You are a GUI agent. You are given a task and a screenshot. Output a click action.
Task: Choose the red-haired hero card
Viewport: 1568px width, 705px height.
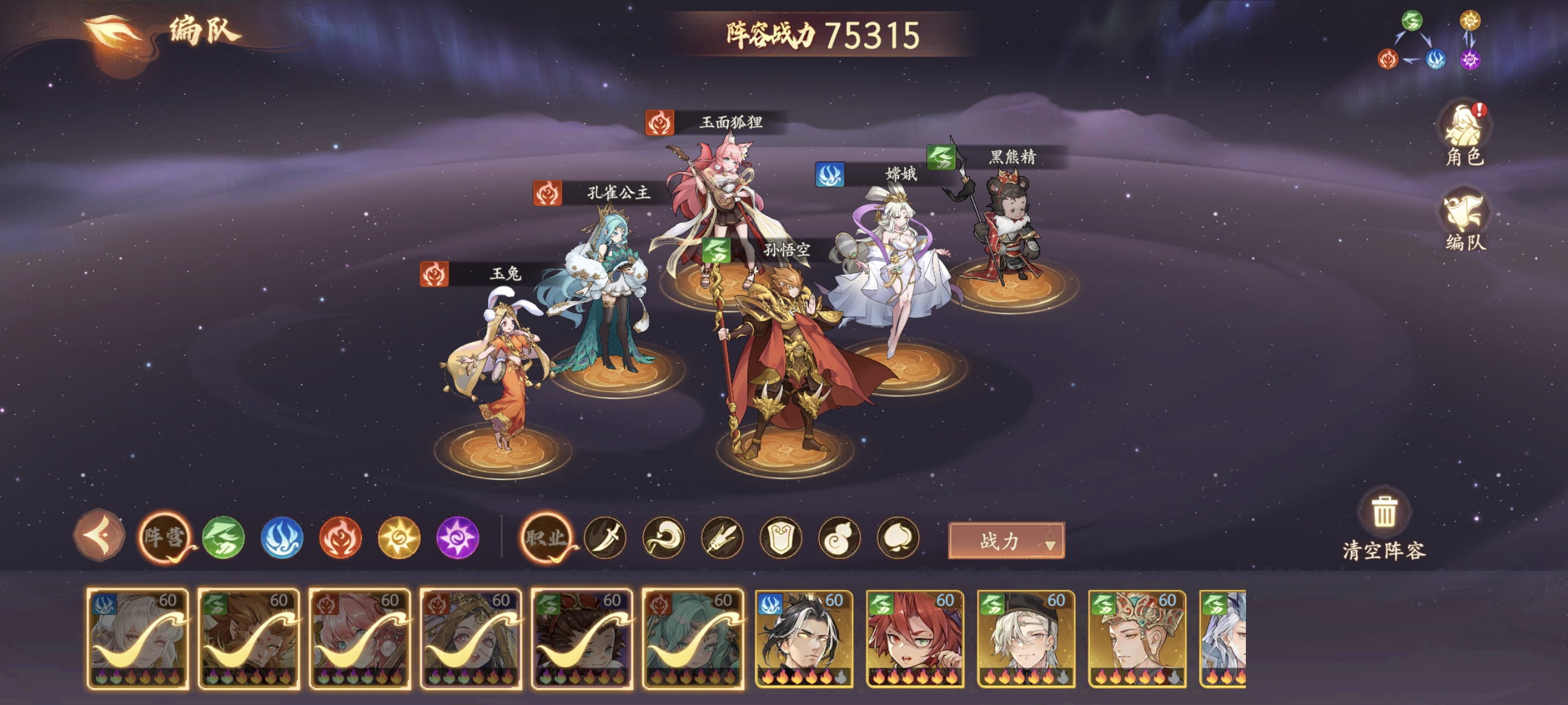coord(915,639)
